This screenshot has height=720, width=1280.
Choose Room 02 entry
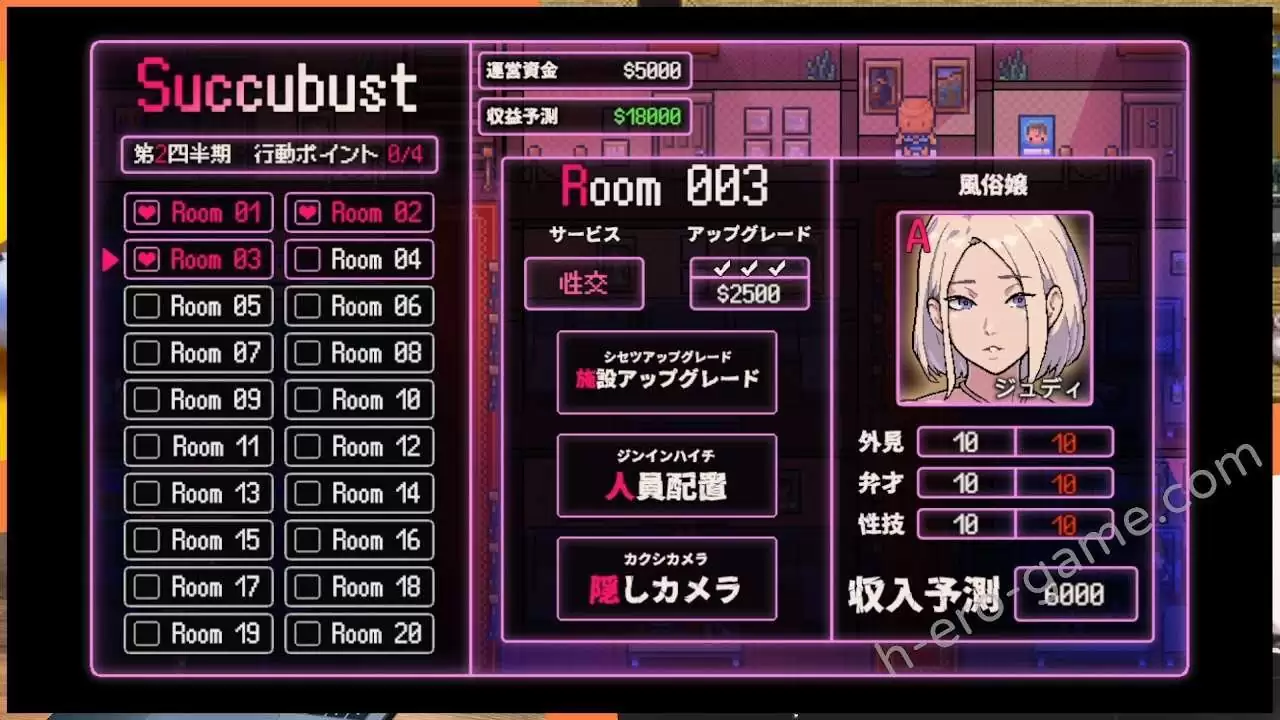(359, 213)
